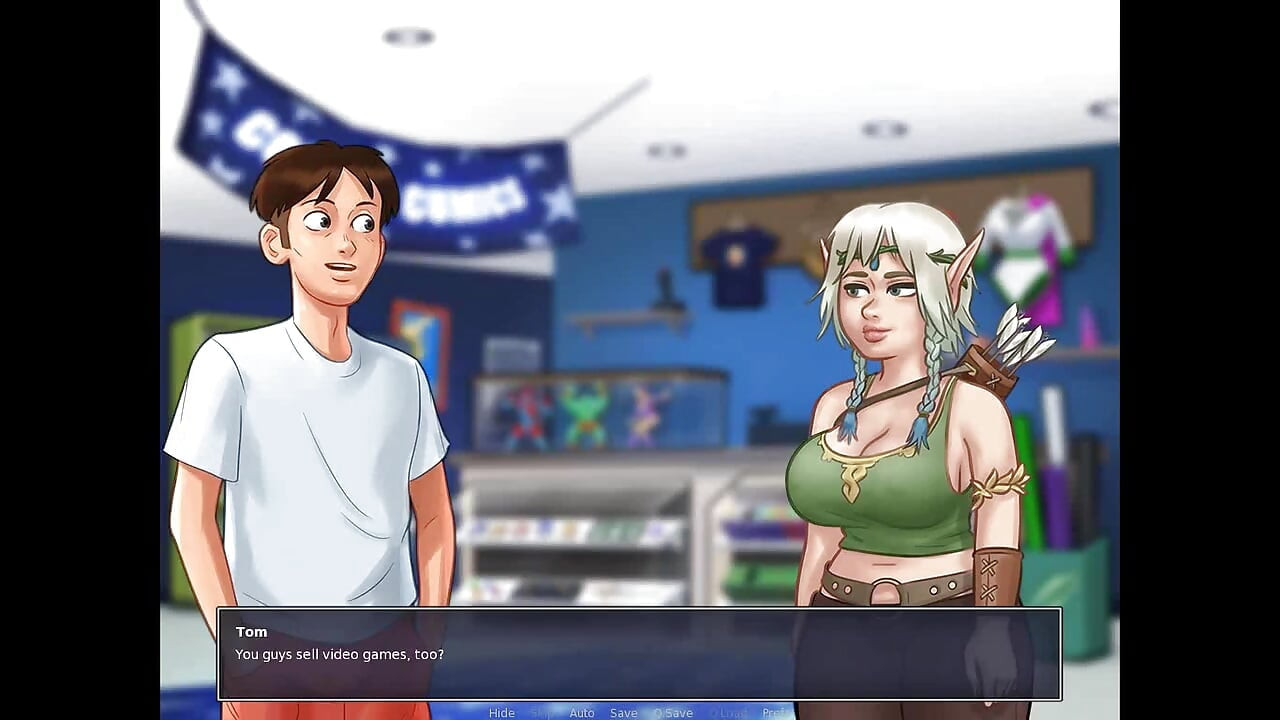This screenshot has height=720, width=1280.
Task: Open the Save screen
Action: click(x=624, y=712)
